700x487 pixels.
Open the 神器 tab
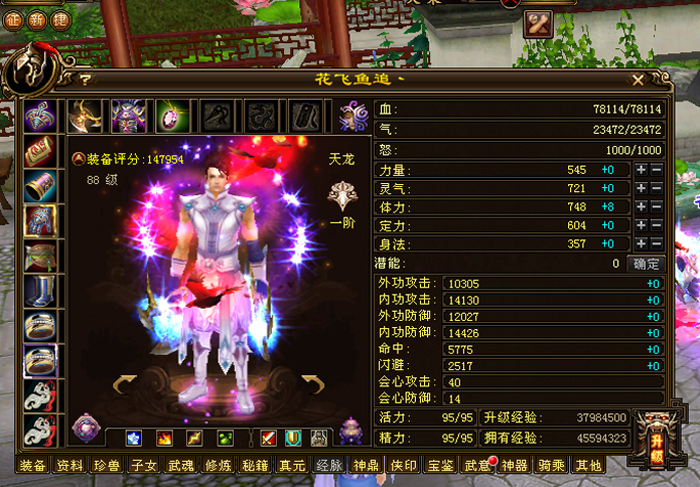click(x=515, y=465)
